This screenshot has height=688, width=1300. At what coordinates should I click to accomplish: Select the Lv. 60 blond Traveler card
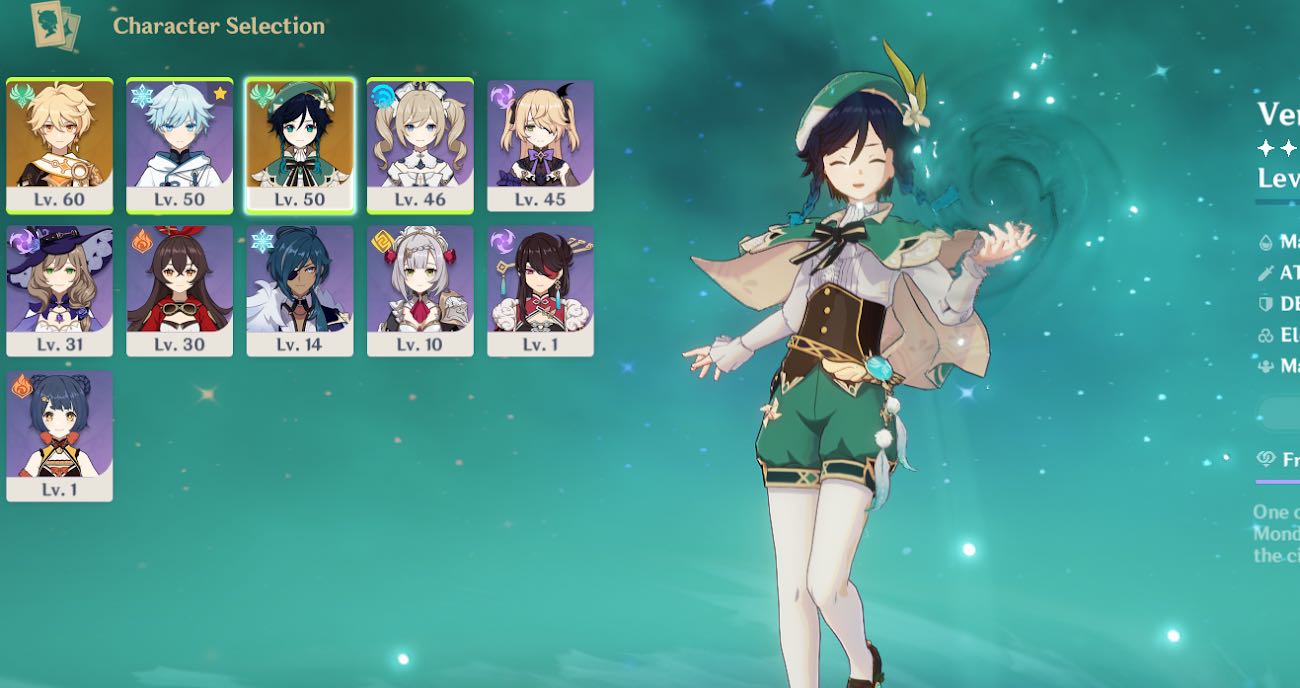pos(59,145)
